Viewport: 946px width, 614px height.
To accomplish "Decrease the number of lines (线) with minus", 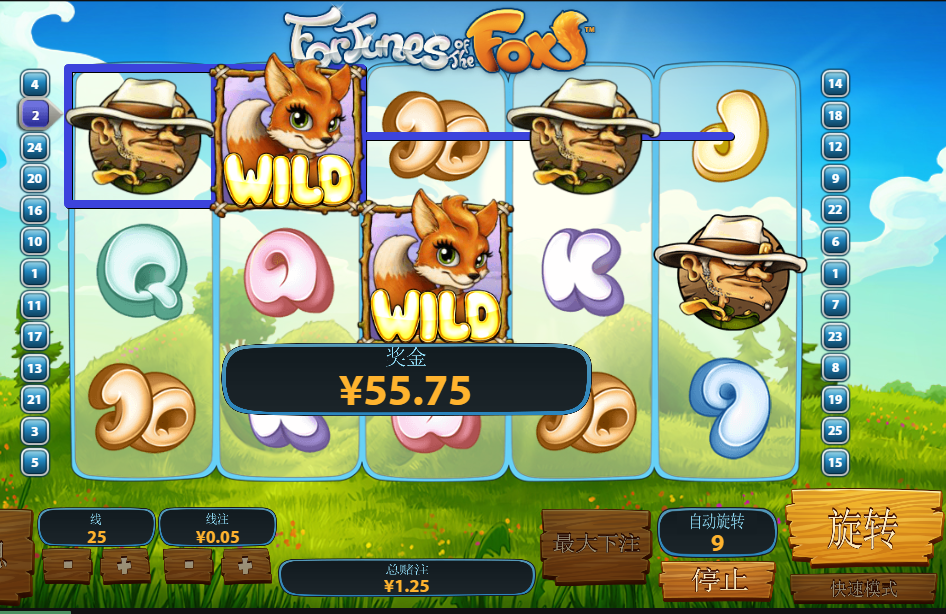I will [67, 564].
